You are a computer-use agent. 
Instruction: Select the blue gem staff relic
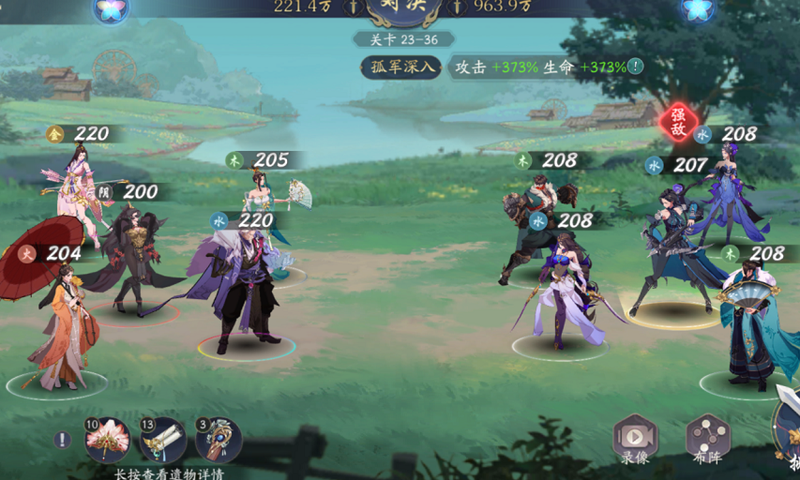click(x=217, y=440)
